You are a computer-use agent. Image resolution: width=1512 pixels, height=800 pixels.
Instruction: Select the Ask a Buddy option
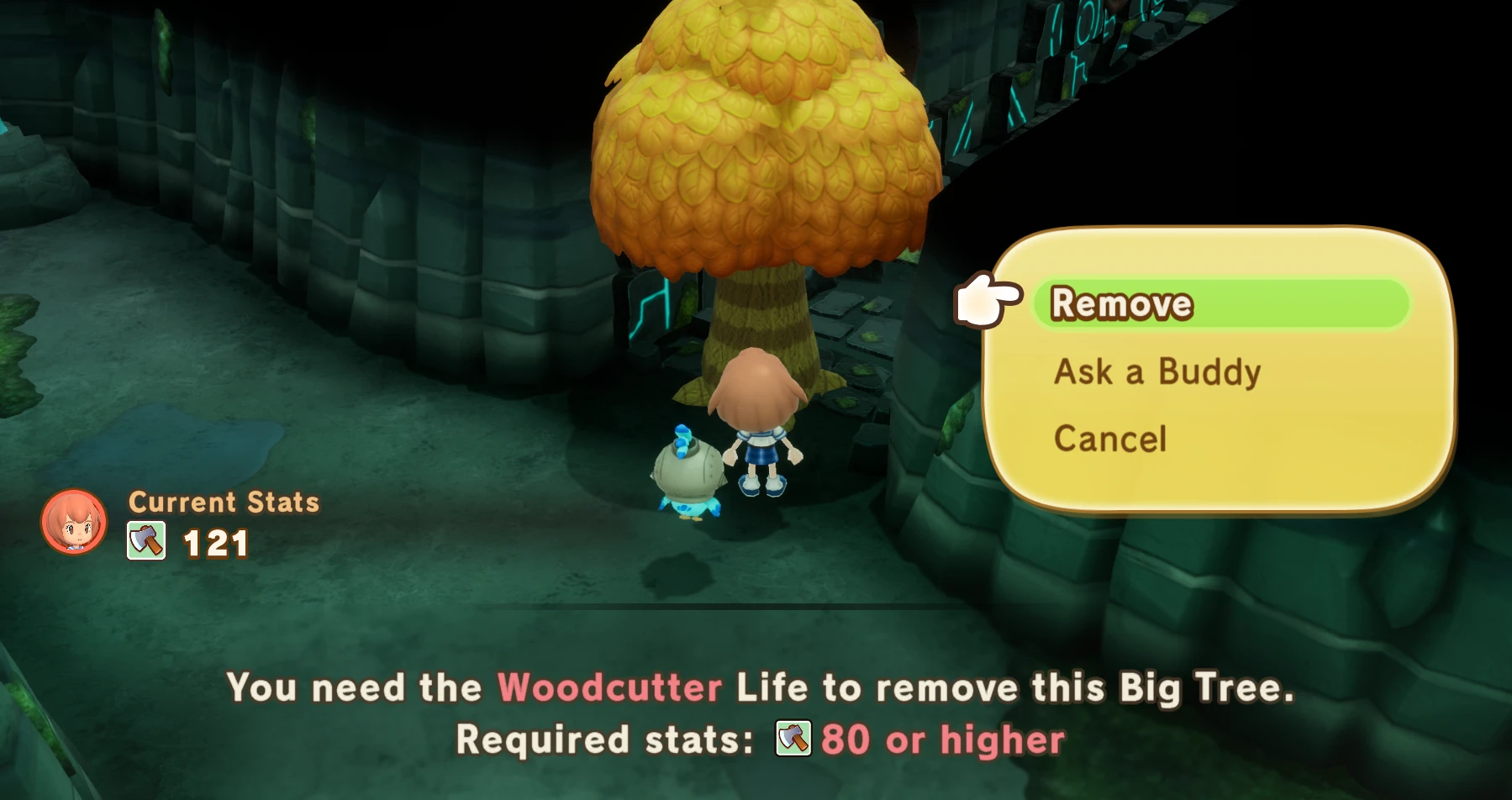tap(1157, 371)
